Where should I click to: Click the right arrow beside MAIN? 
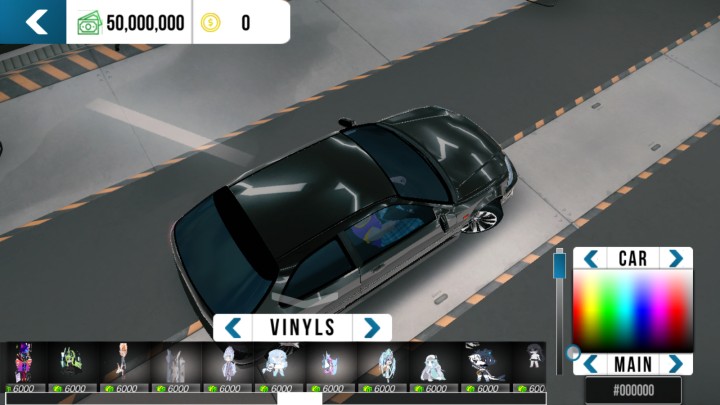pos(676,364)
